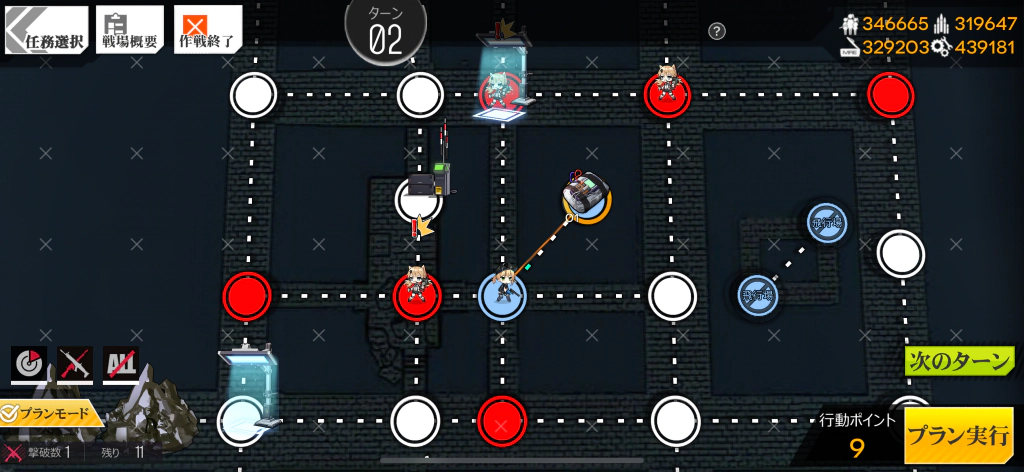Open the question mark help icon
Viewport: 1024px width, 472px height.
coord(716,31)
